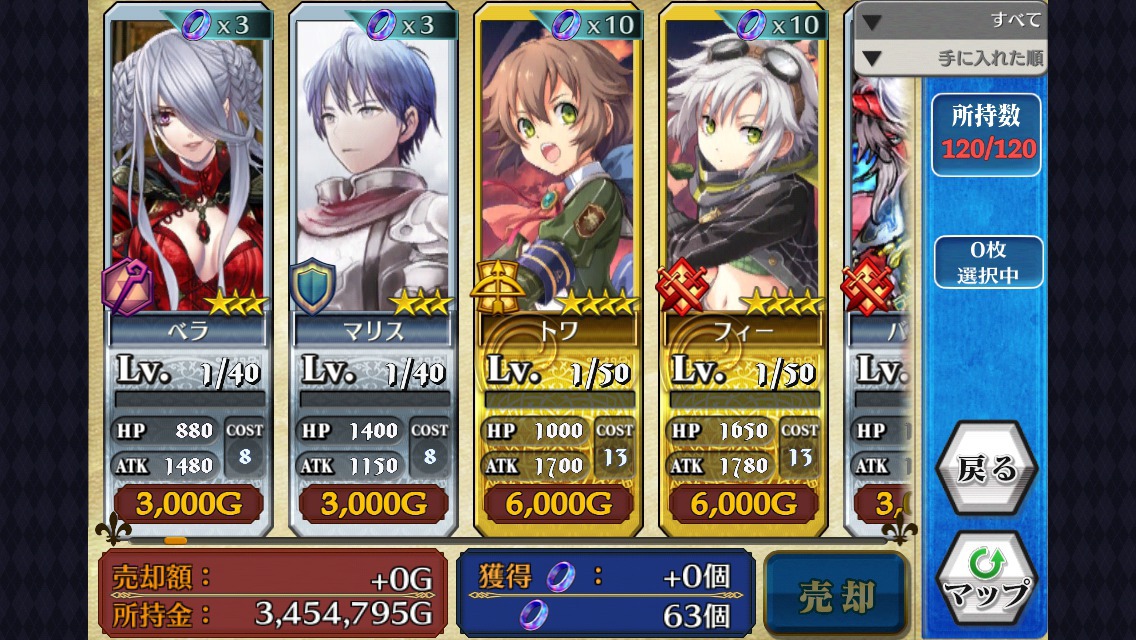Go back with the 戻る button
Screen dimensions: 1136x640
click(x=986, y=469)
